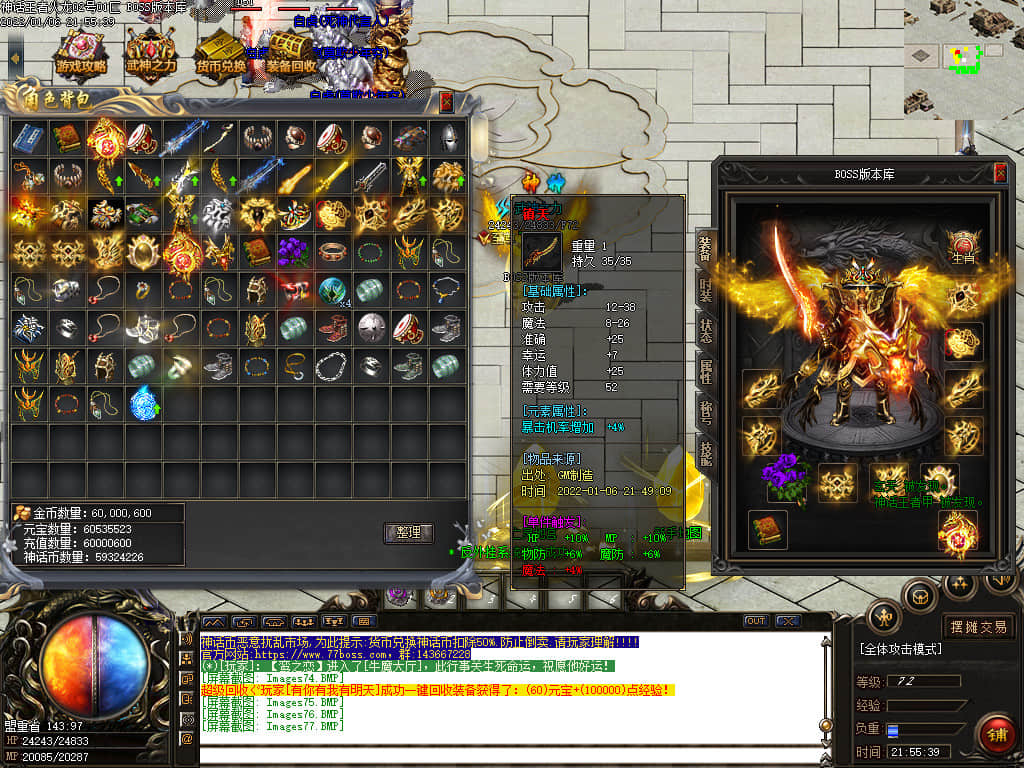The width and height of the screenshot is (1024, 768).
Task: Select the glowing blue orb item in the bag
Action: [144, 402]
